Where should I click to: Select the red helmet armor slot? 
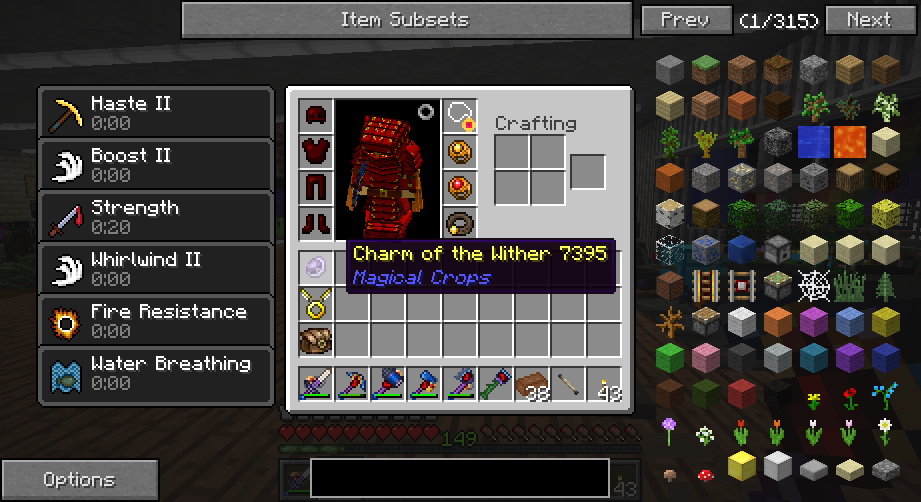(316, 115)
